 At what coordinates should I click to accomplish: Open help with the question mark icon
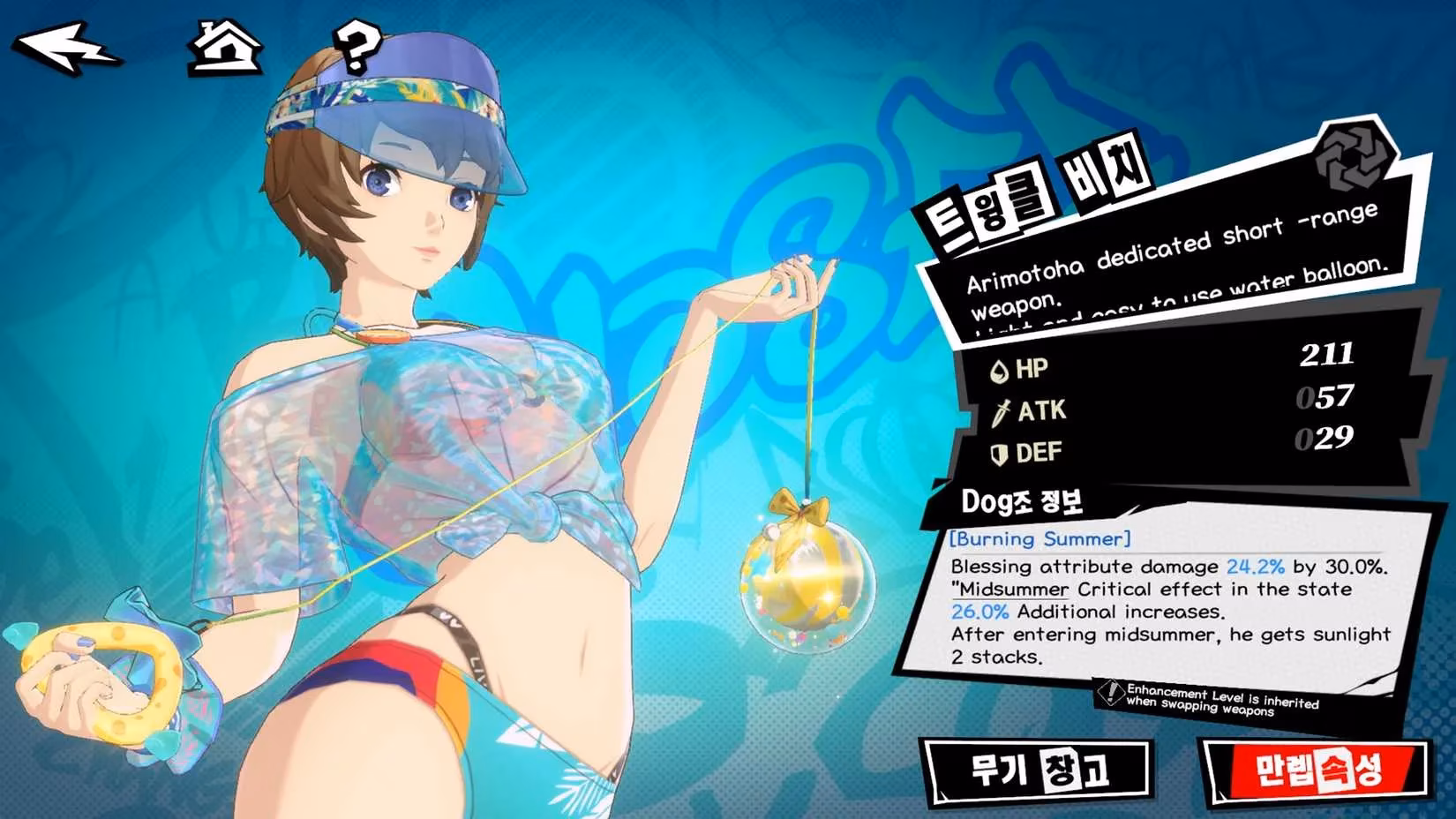tap(356, 49)
